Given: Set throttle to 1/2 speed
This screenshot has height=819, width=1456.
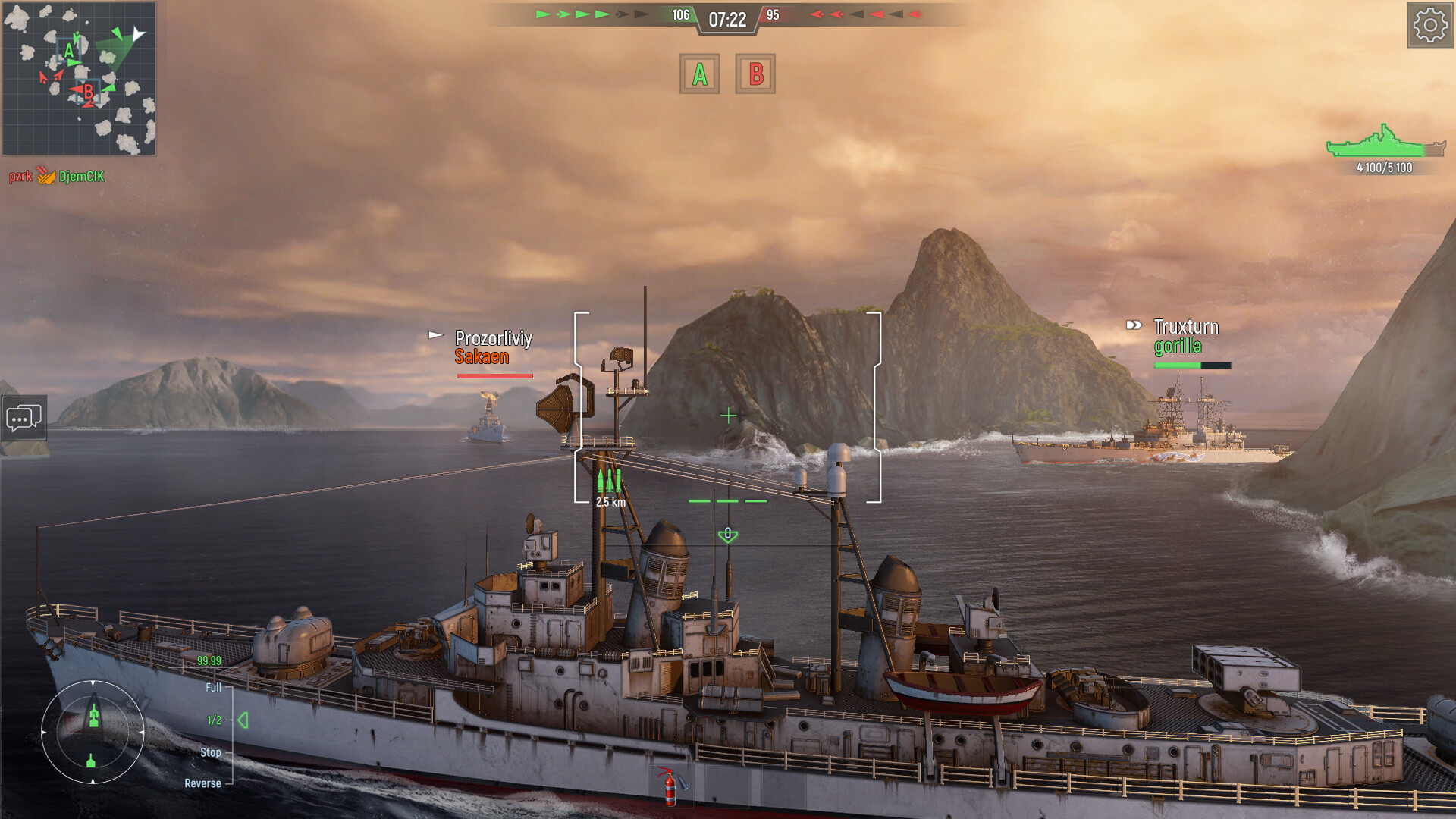Looking at the screenshot, I should (x=215, y=720).
